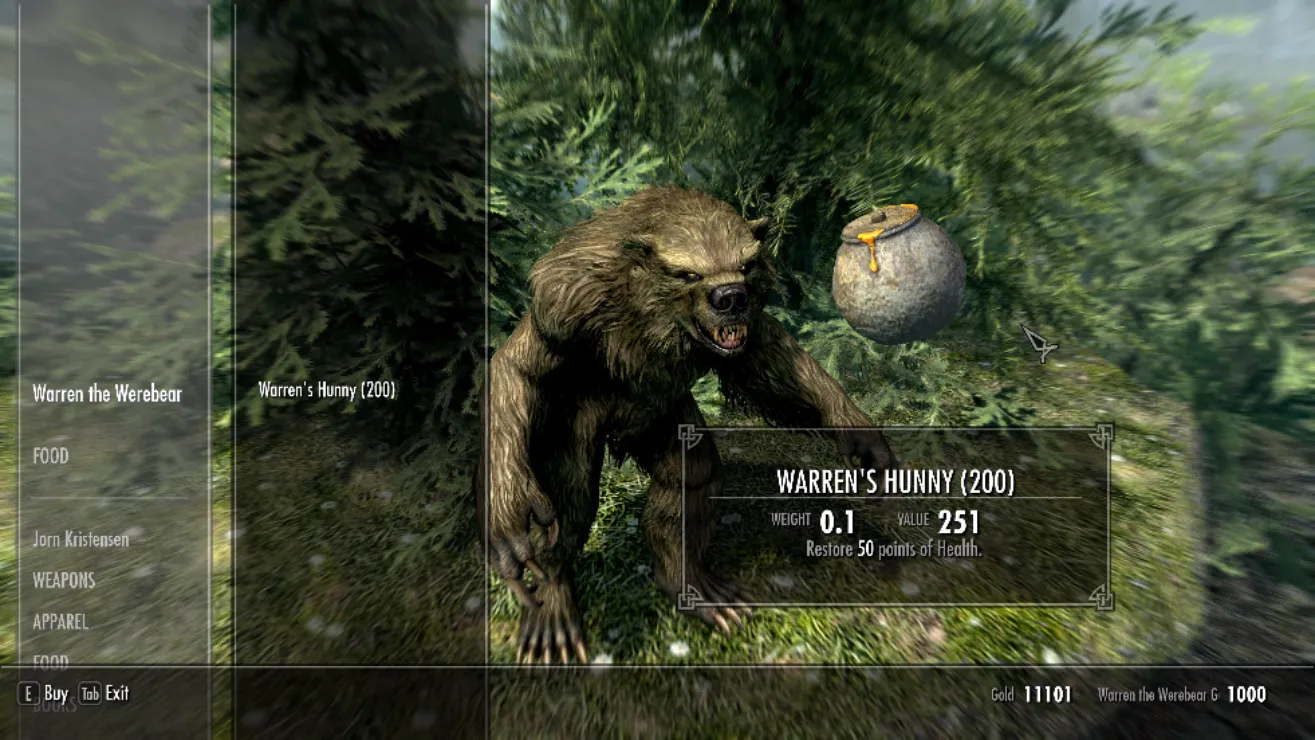Screen dimensions: 1315x740
Task: Open the APPAREL category
Action: (61, 622)
